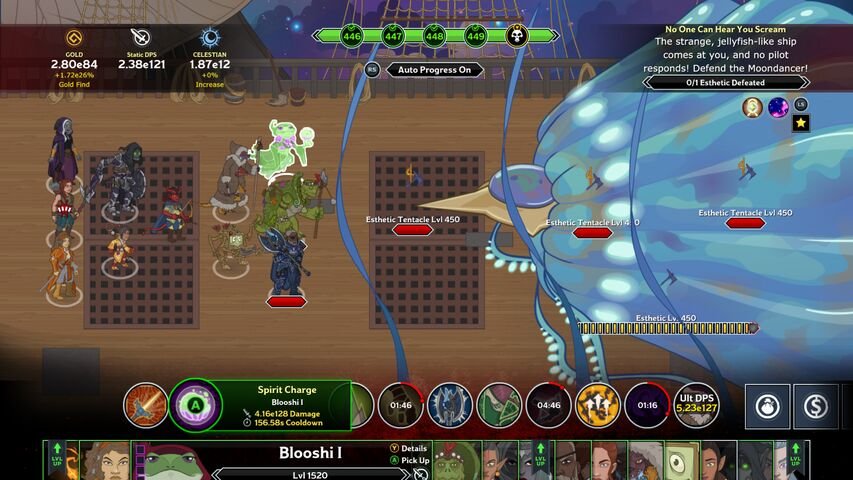853x480 pixels.
Task: Go to area 449 node
Action: tap(475, 36)
